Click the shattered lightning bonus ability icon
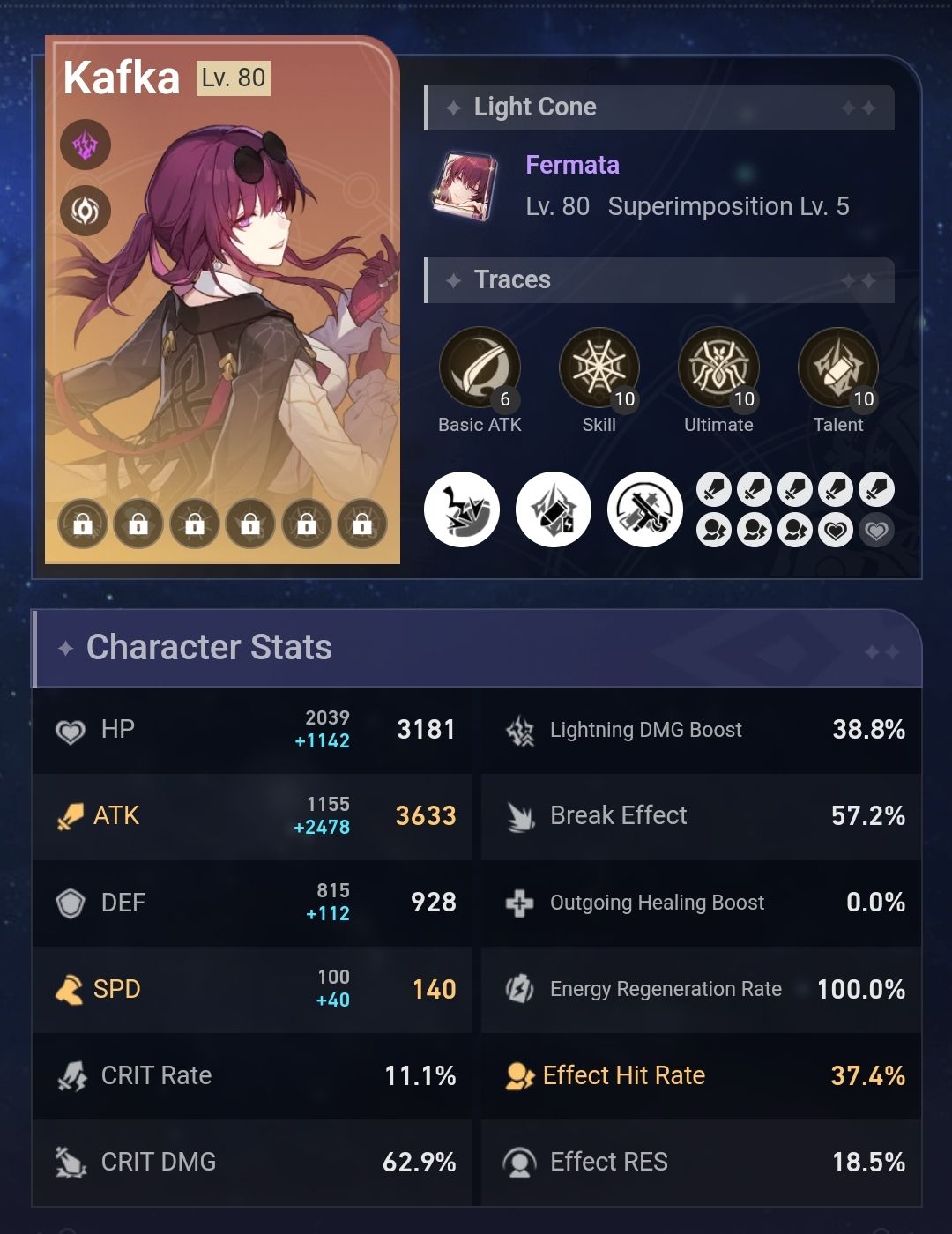The image size is (952, 1234). (x=462, y=509)
